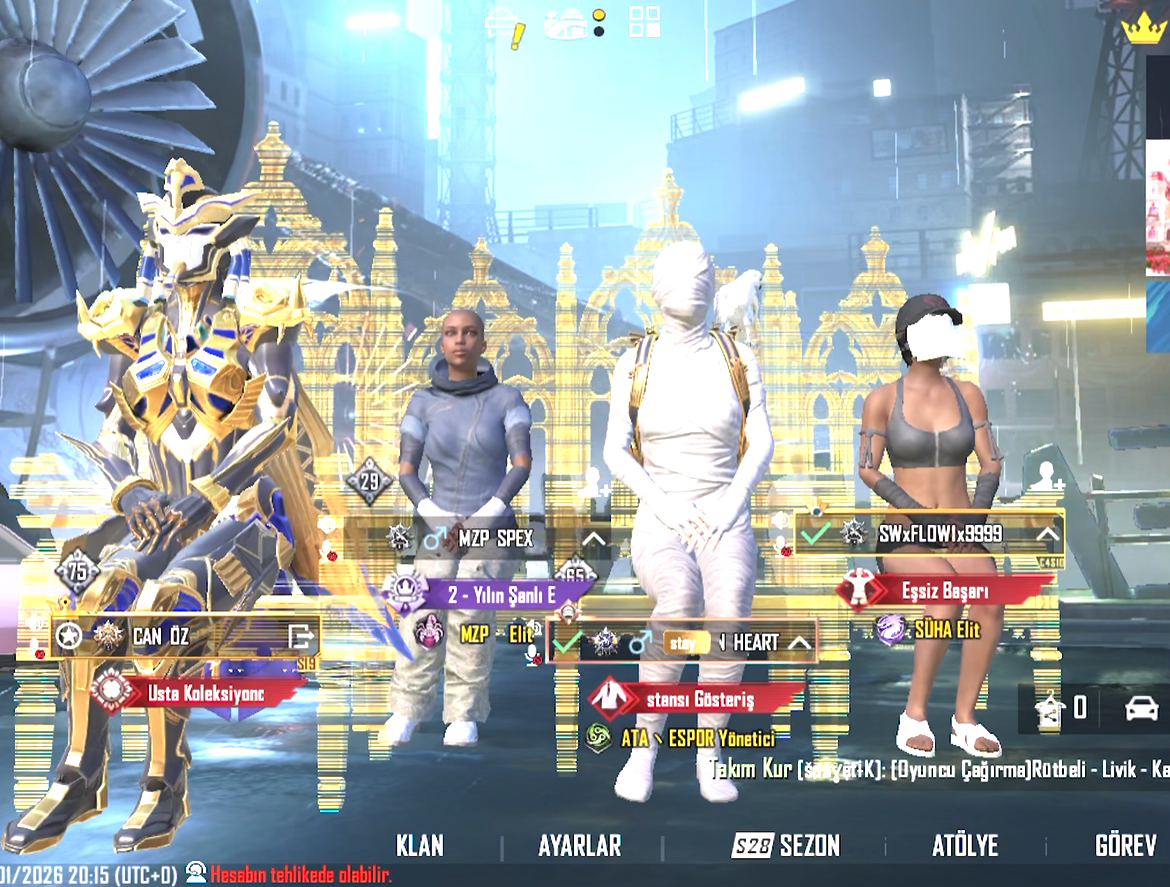The height and width of the screenshot is (887, 1170).
Task: Click the helmet icon with exclamation mark
Action: (x=505, y=28)
